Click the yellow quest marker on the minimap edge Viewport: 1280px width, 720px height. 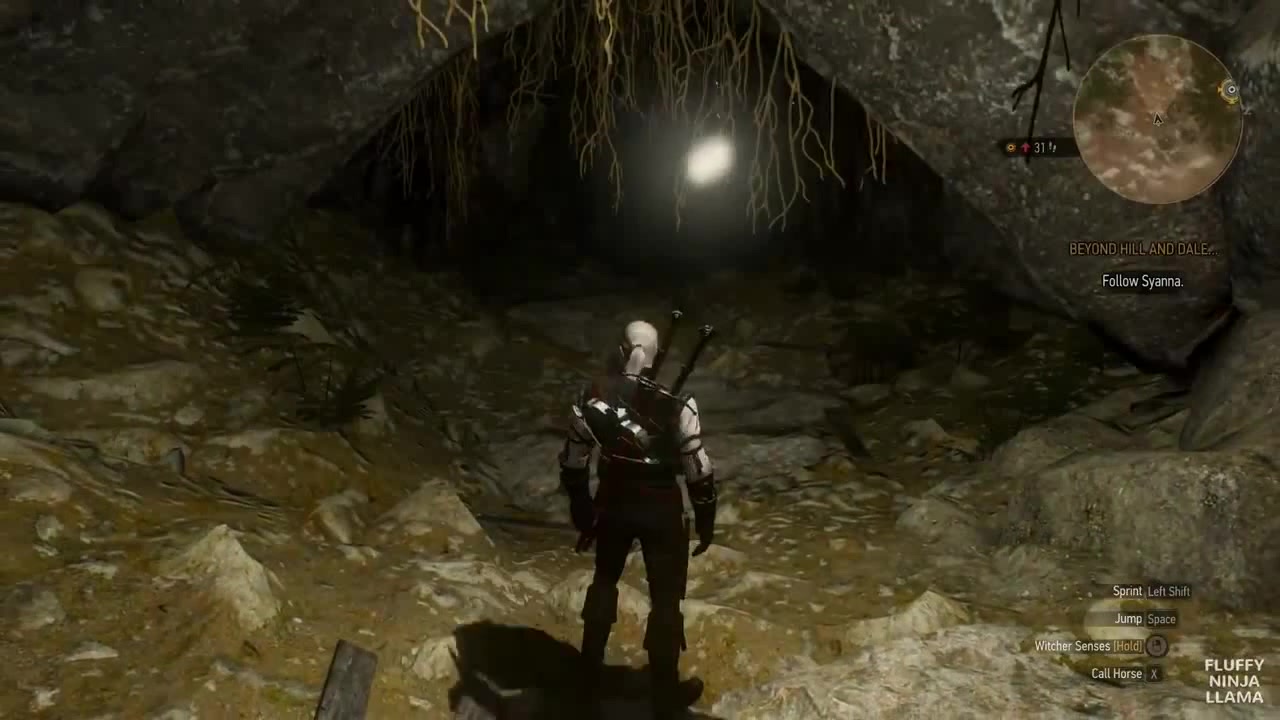pyautogui.click(x=1231, y=90)
